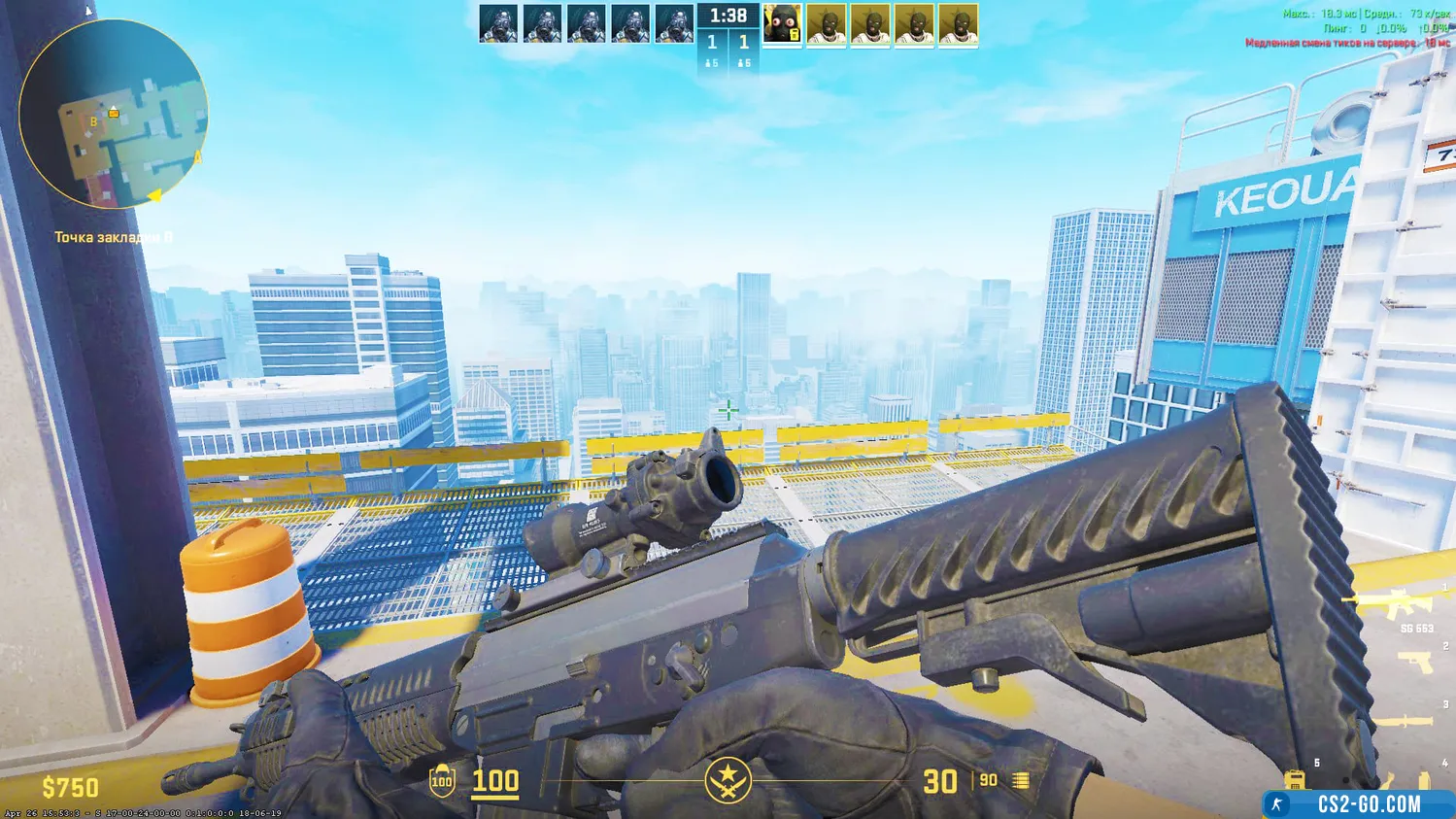Viewport: 1456px width, 819px height.
Task: Click the bombsite A marker on radar
Action: pos(198,156)
